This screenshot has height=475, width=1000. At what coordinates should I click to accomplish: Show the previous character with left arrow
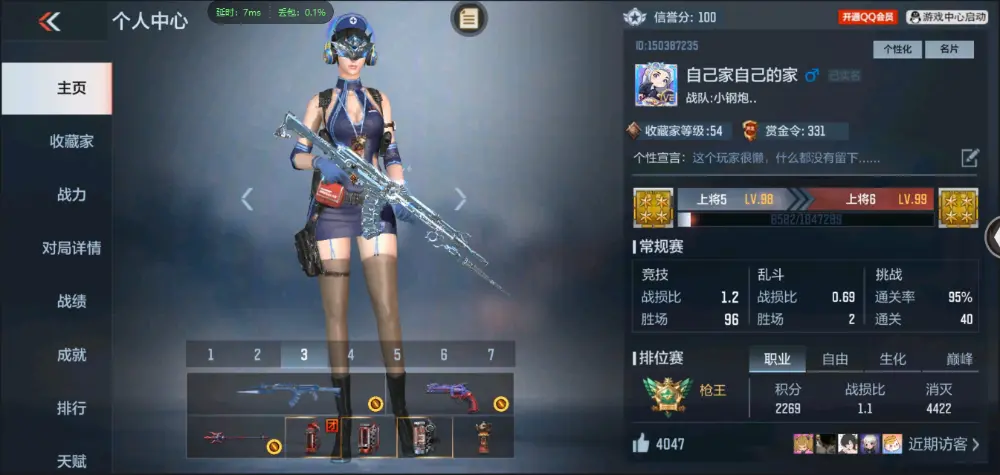247,199
